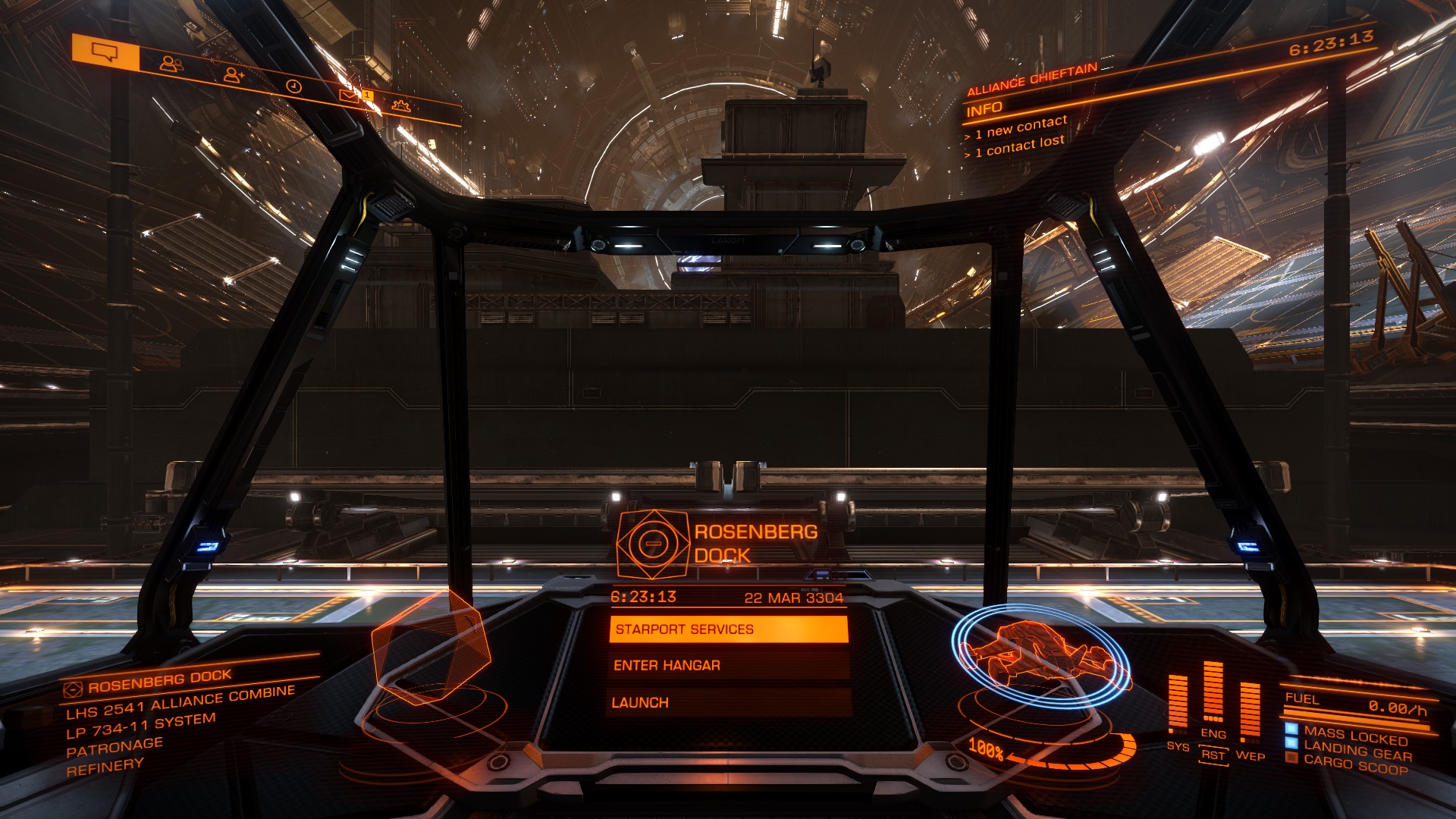Viewport: 1456px width, 819px height.
Task: Open the two-person friends tab
Action: point(171,64)
